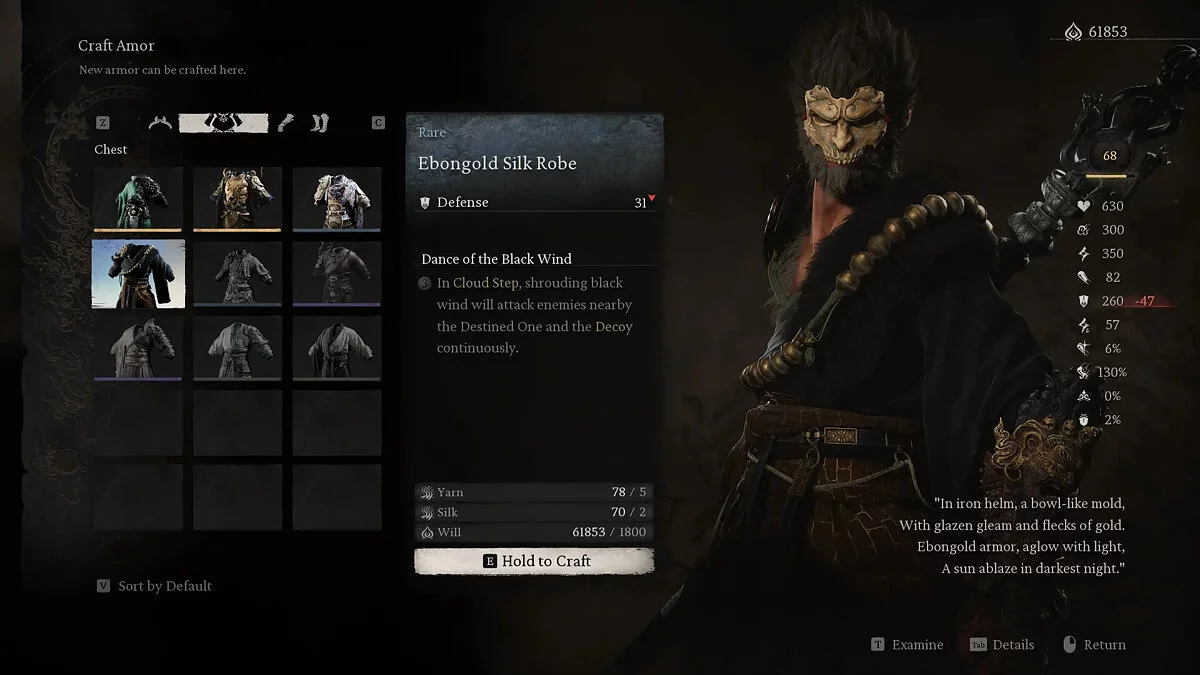Examine the selected armor

pos(906,645)
